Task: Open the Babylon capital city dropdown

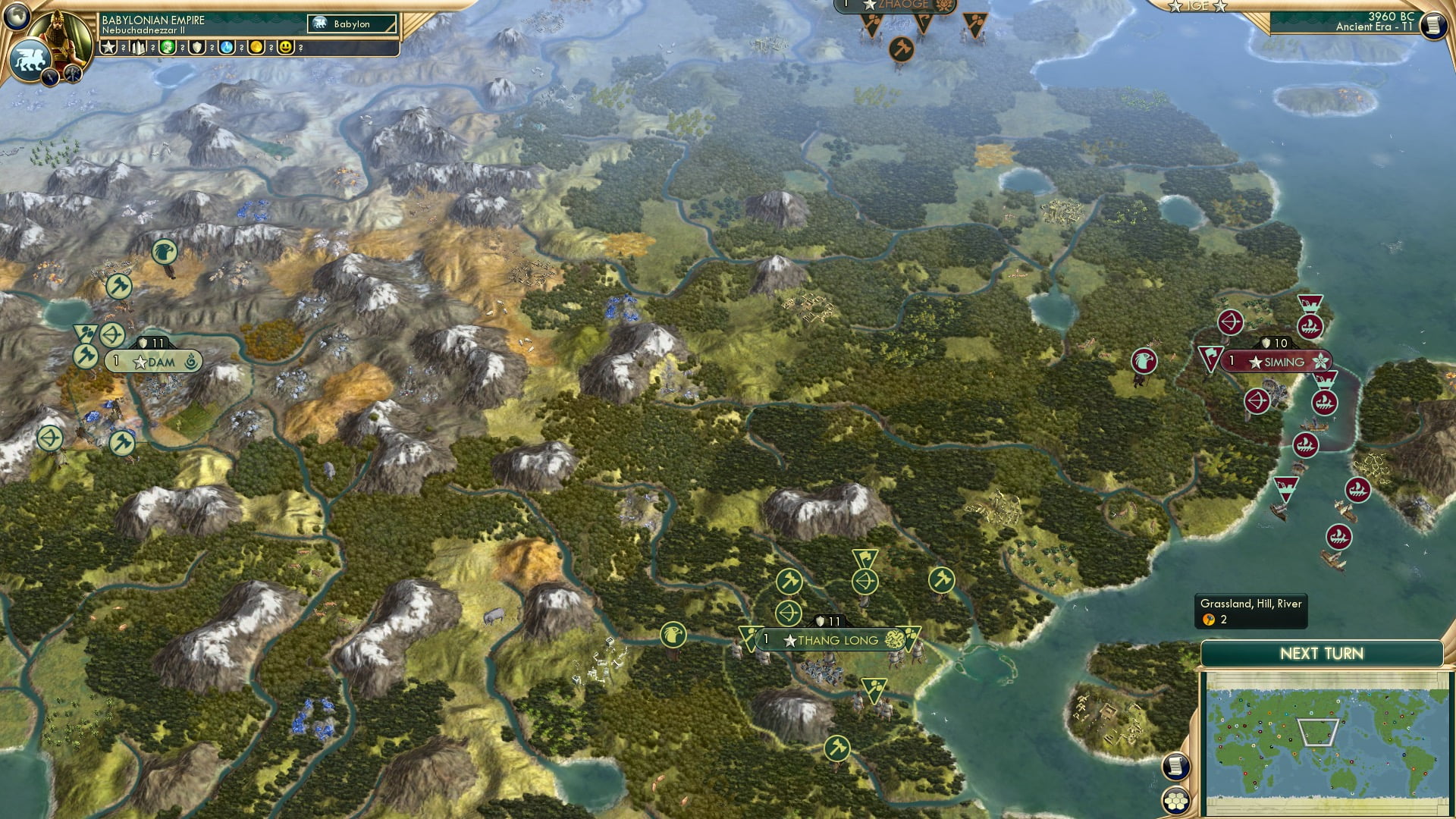Action: coord(351,24)
